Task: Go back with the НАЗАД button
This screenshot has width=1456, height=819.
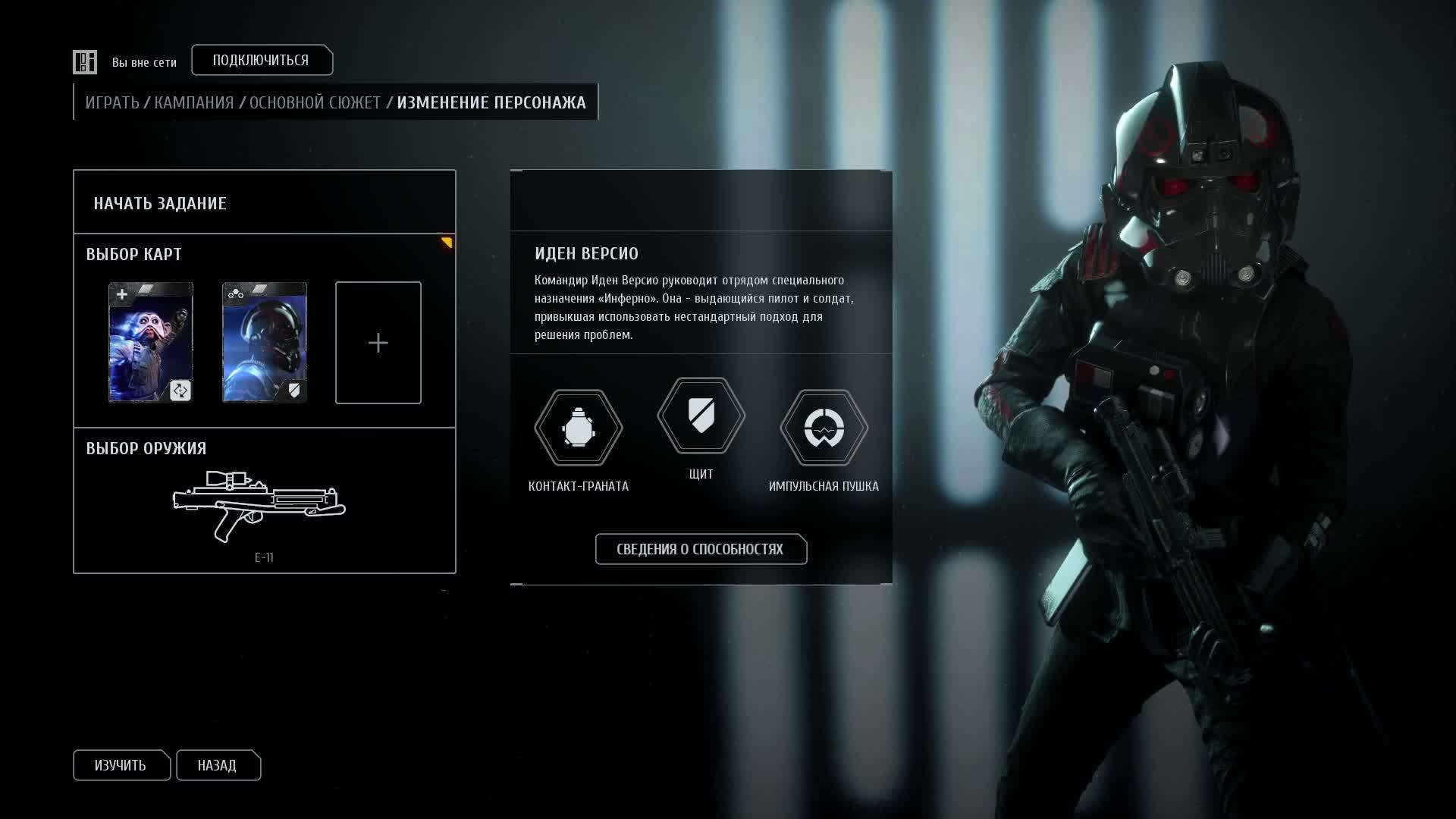Action: (x=218, y=765)
